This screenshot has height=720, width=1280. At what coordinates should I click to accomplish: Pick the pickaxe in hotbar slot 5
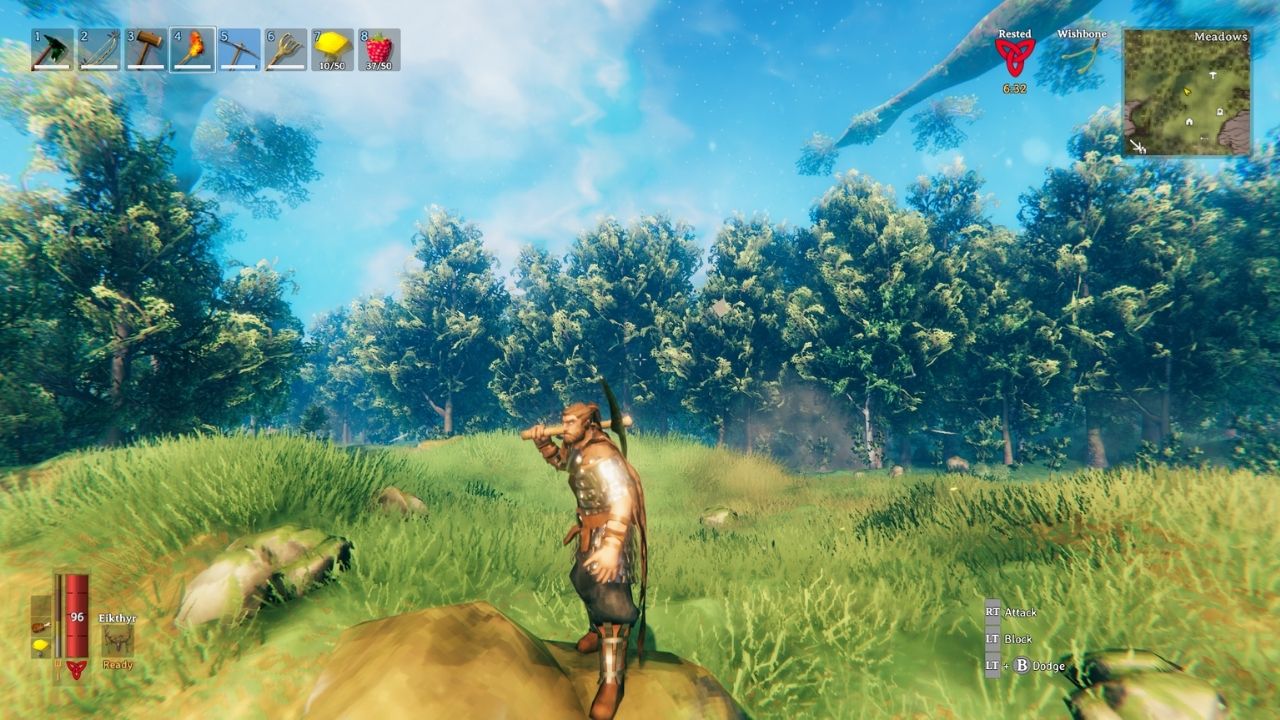[x=239, y=50]
